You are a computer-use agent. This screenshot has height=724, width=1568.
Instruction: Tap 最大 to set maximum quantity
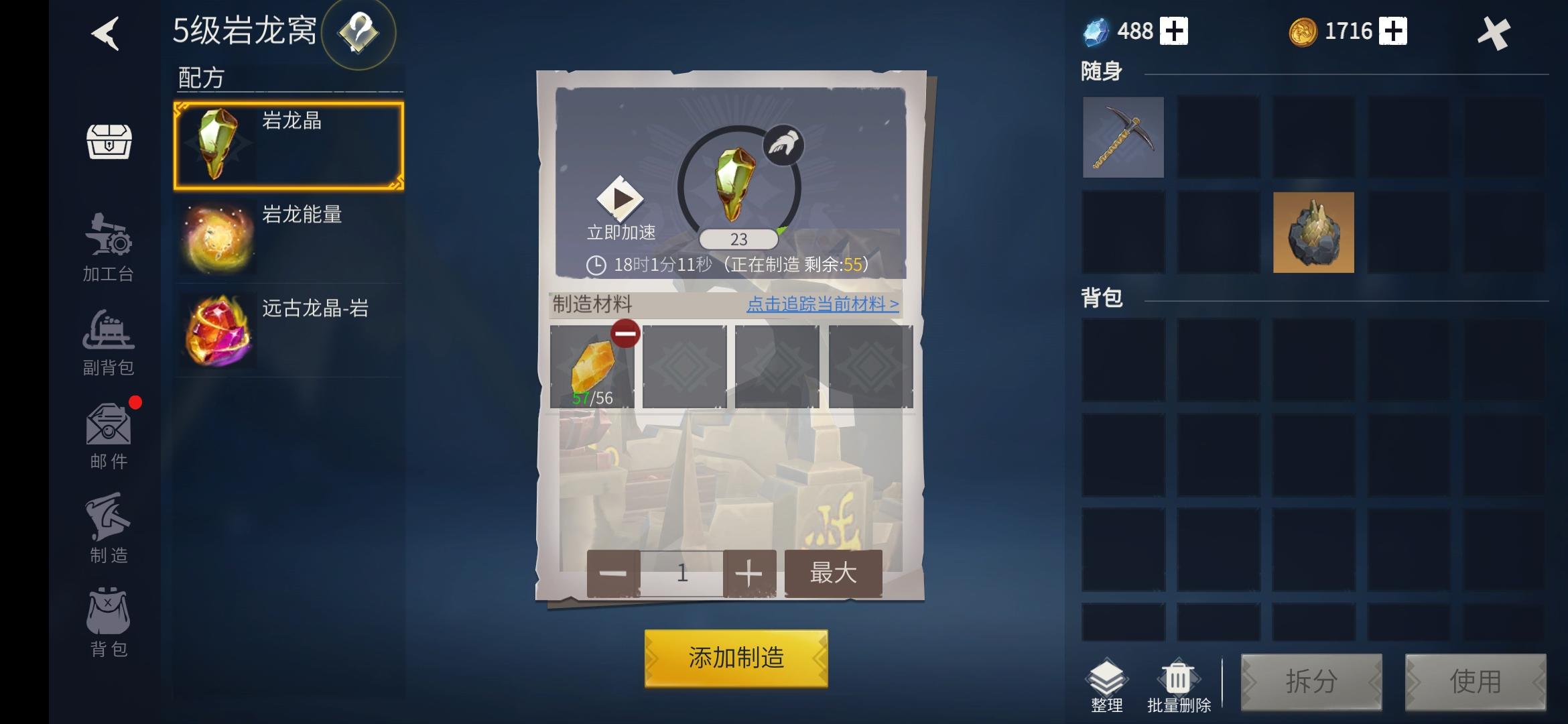coord(833,573)
